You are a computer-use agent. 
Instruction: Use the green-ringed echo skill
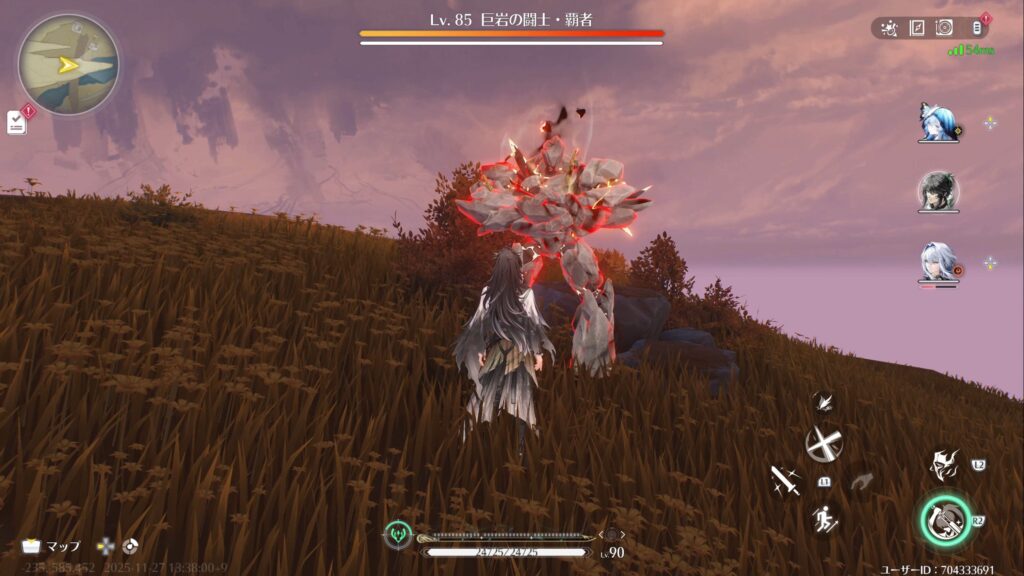(x=944, y=520)
